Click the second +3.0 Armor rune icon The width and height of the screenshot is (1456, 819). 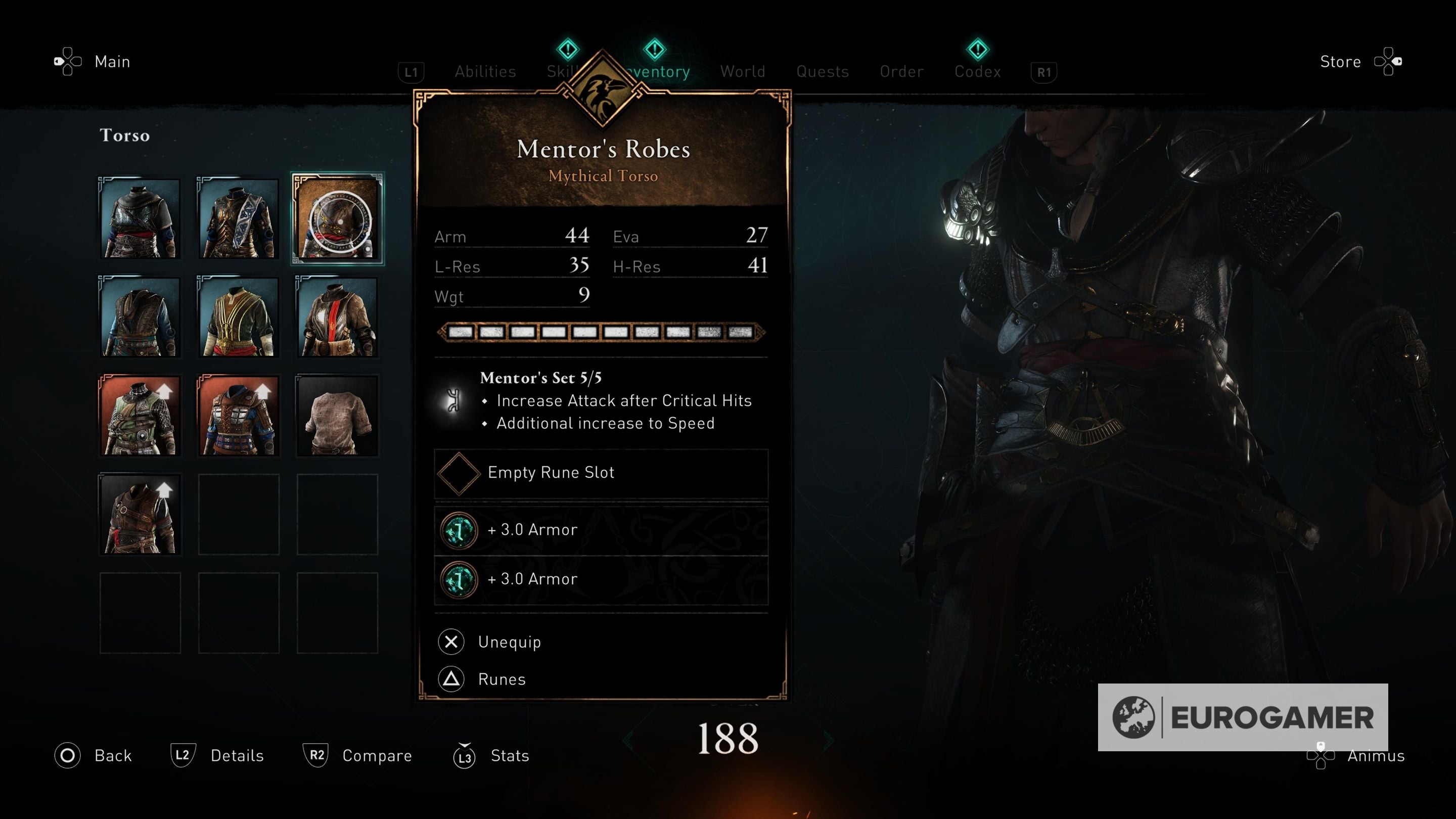click(459, 579)
